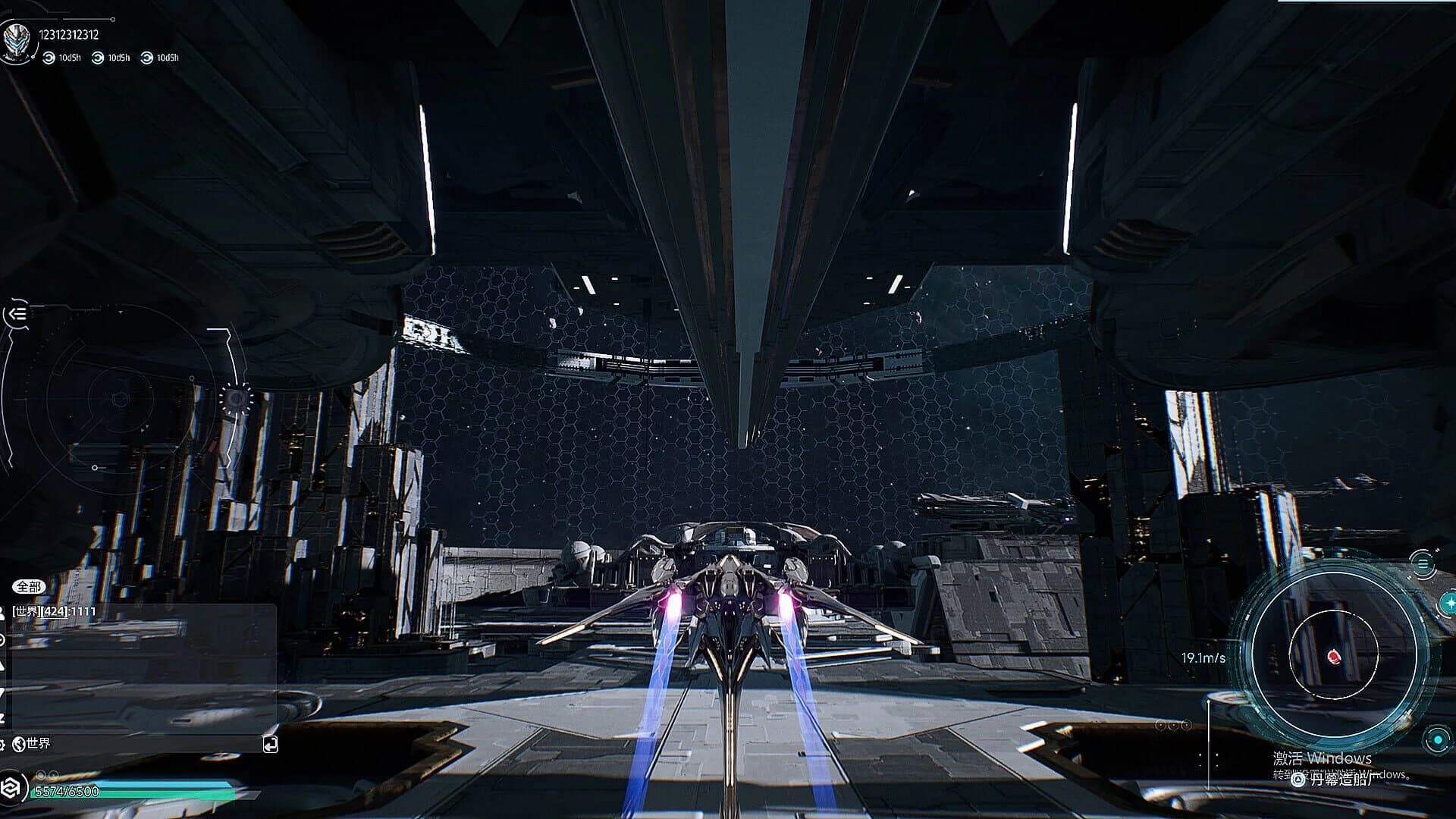Open the 世界 chat channel selector
The height and width of the screenshot is (819, 1456).
click(x=32, y=744)
